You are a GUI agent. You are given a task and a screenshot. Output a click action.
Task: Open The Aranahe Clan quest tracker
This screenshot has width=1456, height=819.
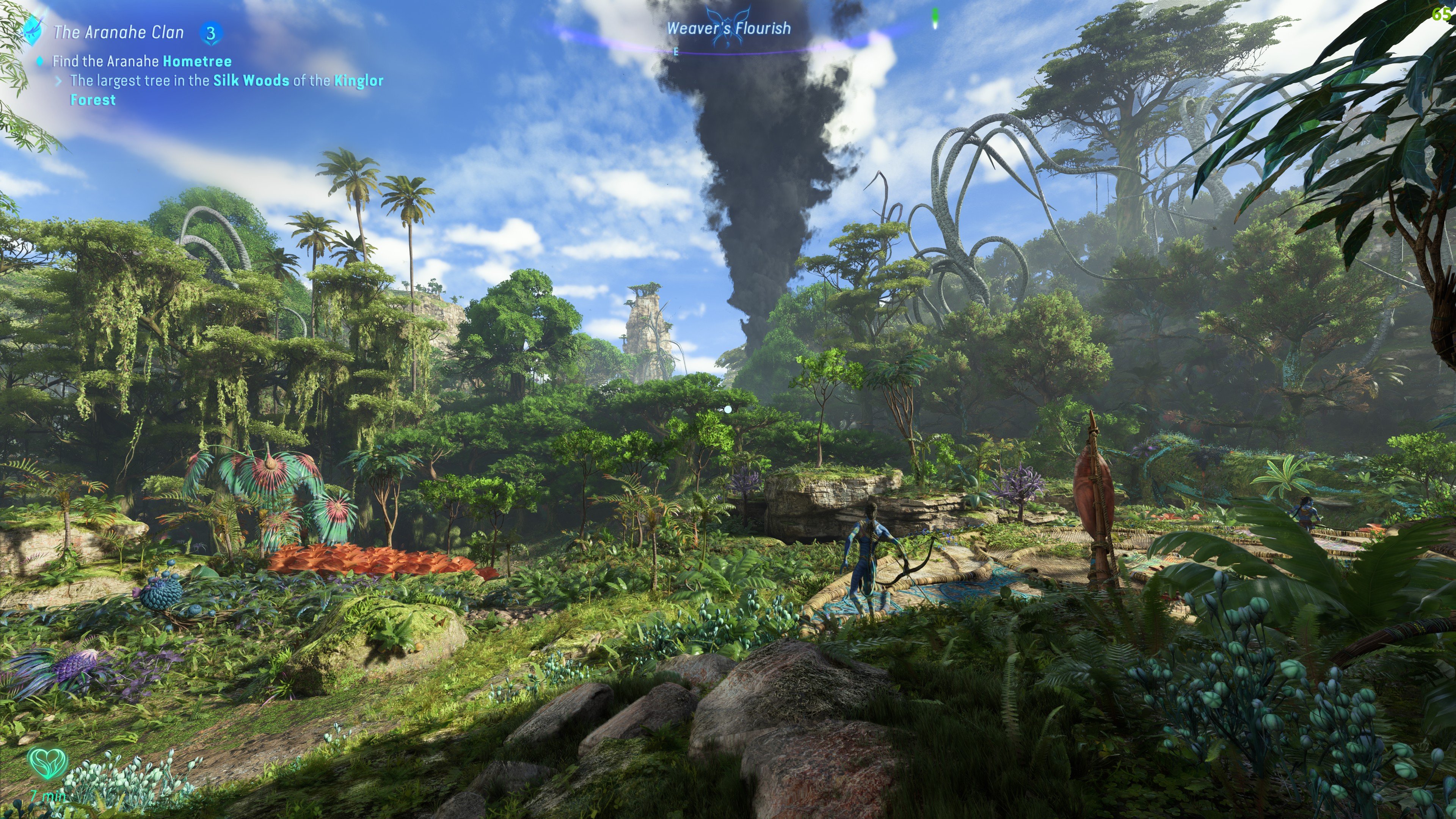119,32
